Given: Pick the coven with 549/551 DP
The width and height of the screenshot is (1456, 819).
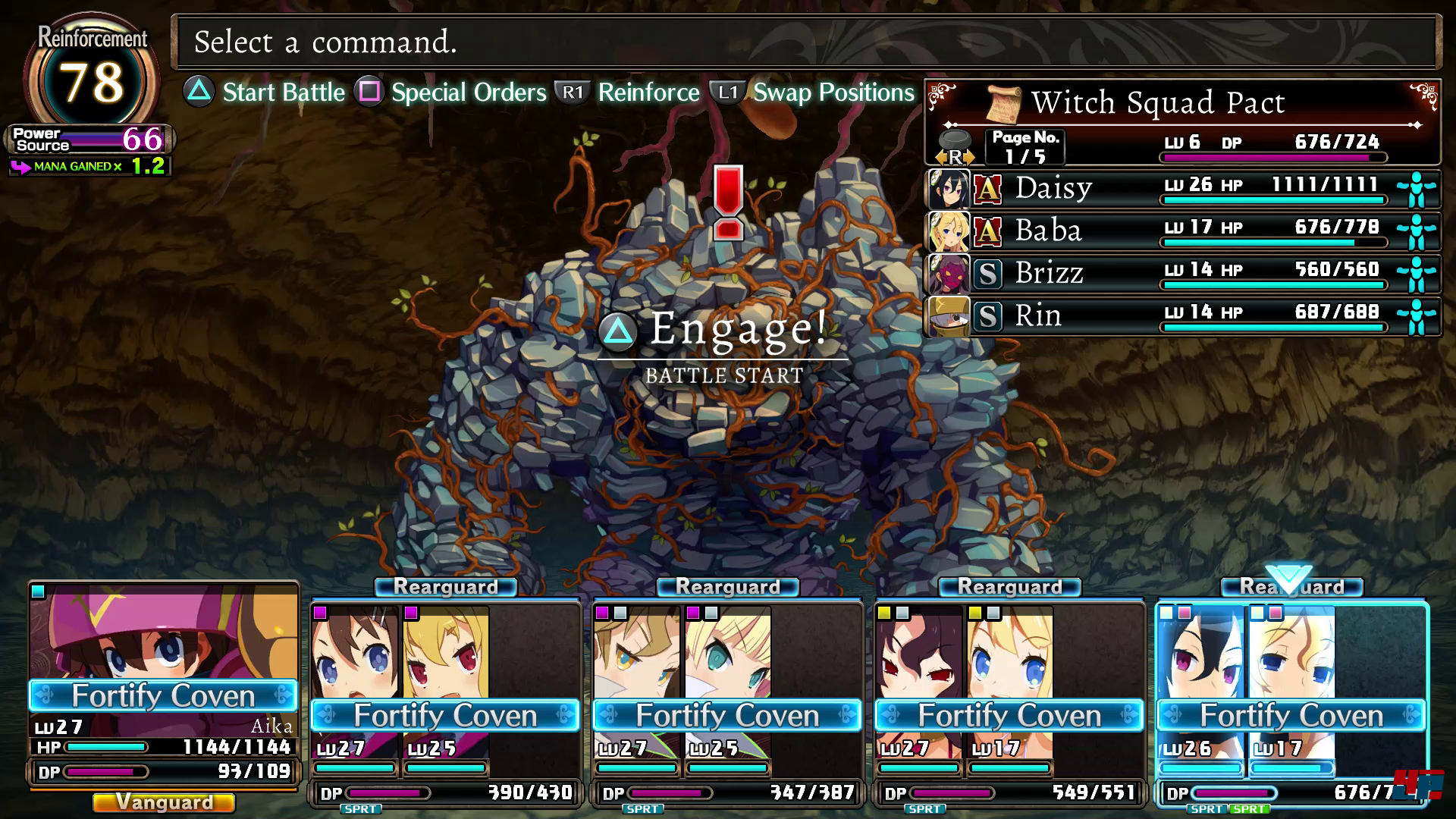Looking at the screenshot, I should (x=1009, y=698).
